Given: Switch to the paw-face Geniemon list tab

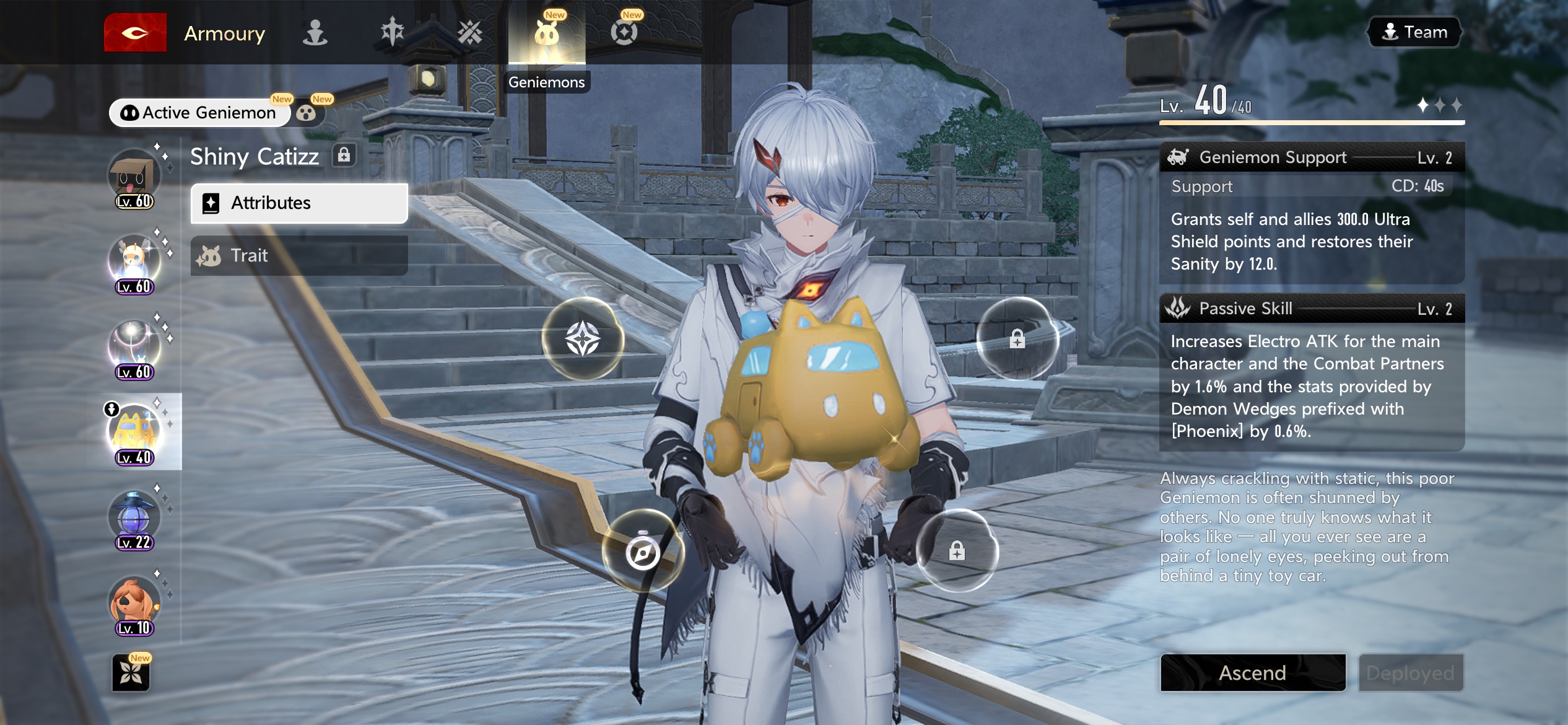Looking at the screenshot, I should click(x=306, y=113).
